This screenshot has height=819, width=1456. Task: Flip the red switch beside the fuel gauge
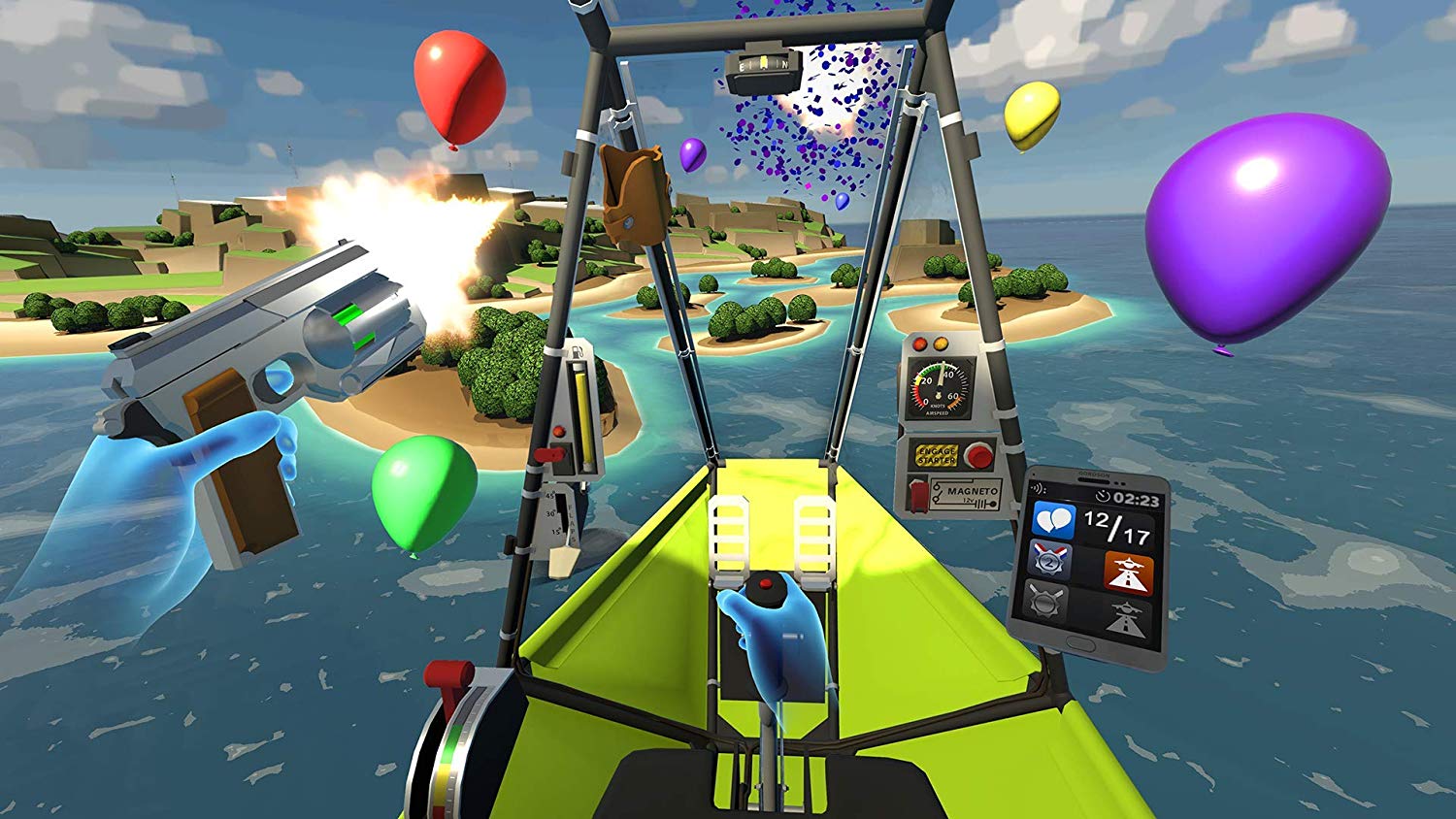(548, 452)
